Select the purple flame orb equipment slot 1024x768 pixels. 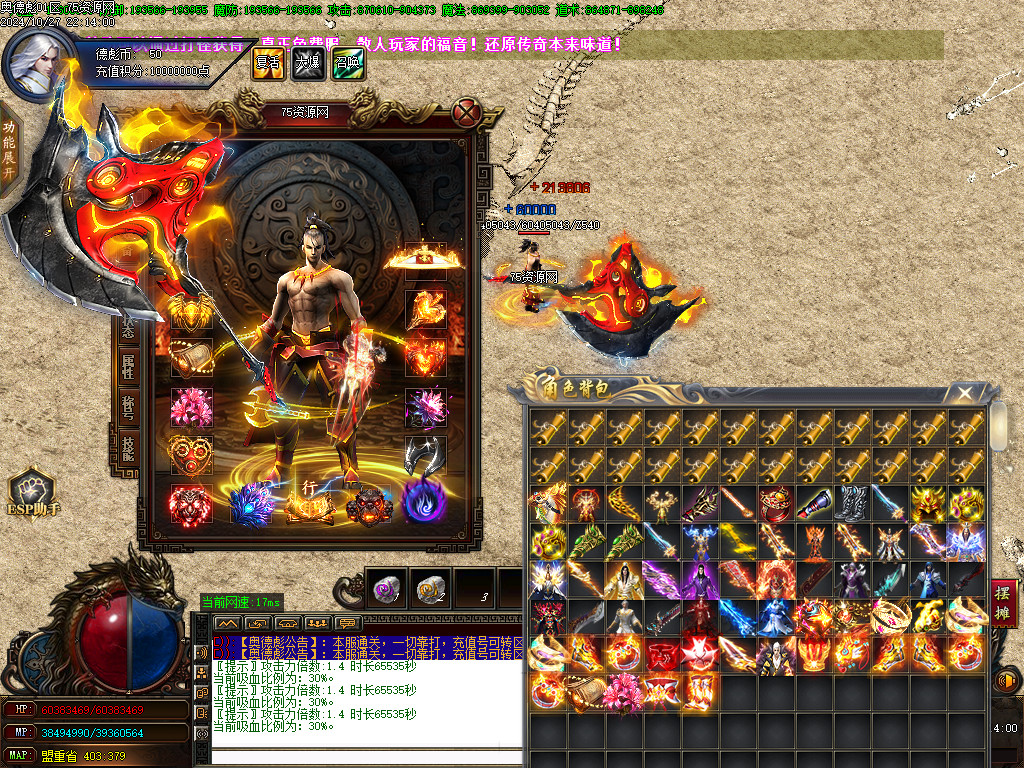424,503
